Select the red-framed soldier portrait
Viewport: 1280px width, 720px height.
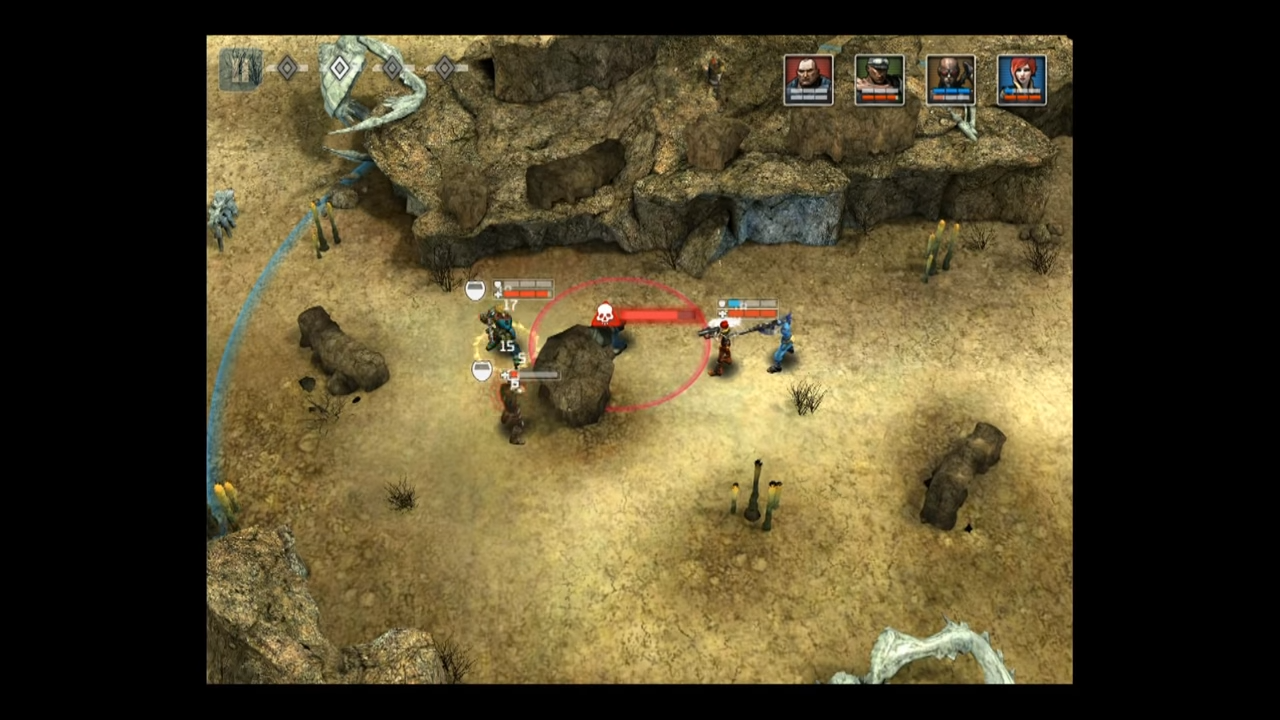coord(809,80)
